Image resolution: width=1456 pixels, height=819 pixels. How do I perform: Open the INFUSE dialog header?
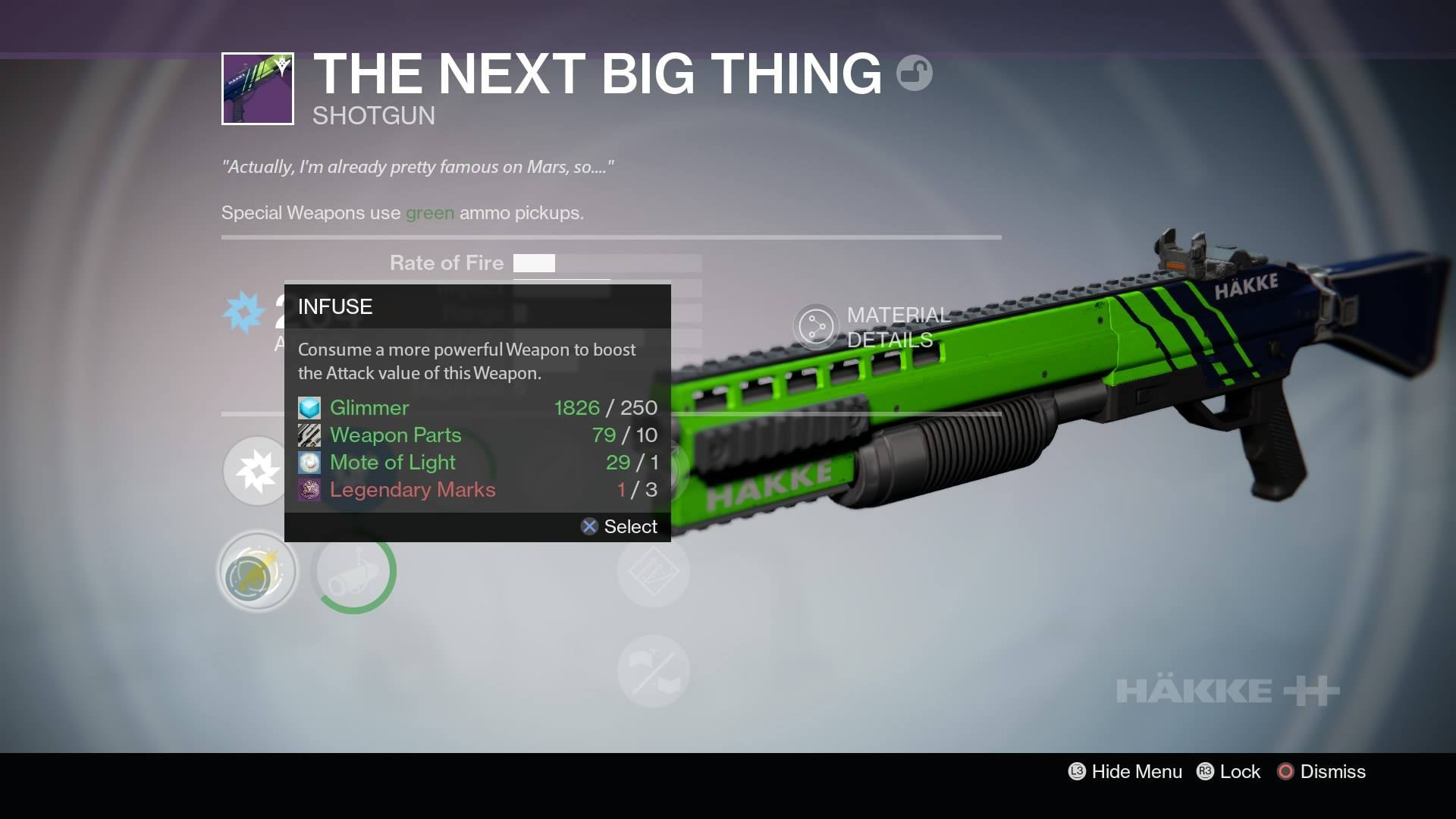point(334,306)
